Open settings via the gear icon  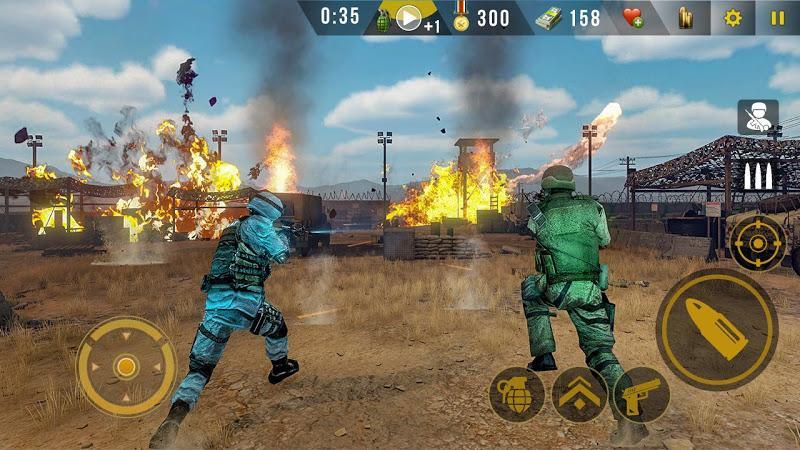click(x=733, y=18)
